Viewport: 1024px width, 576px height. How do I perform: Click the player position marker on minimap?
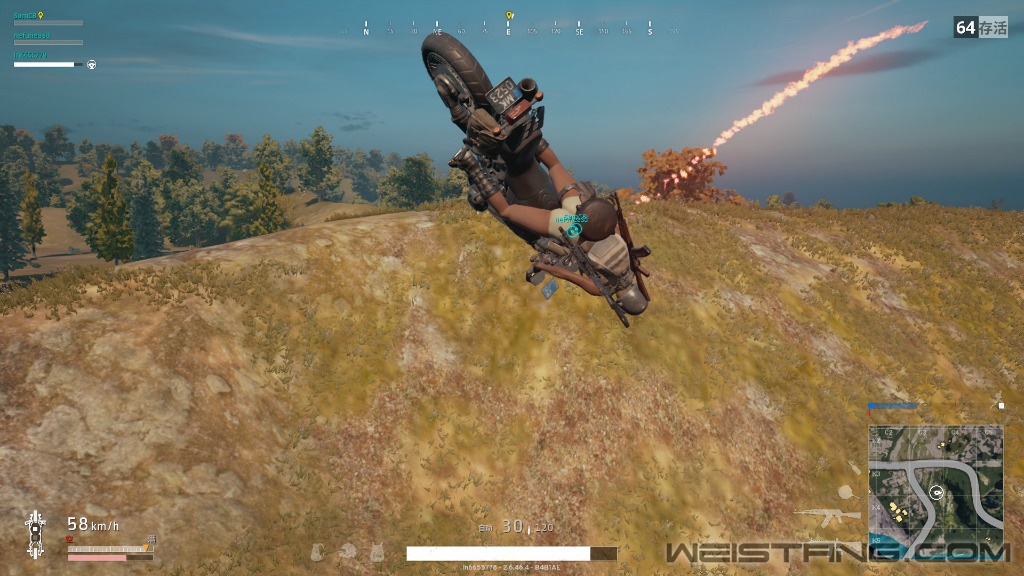937,491
